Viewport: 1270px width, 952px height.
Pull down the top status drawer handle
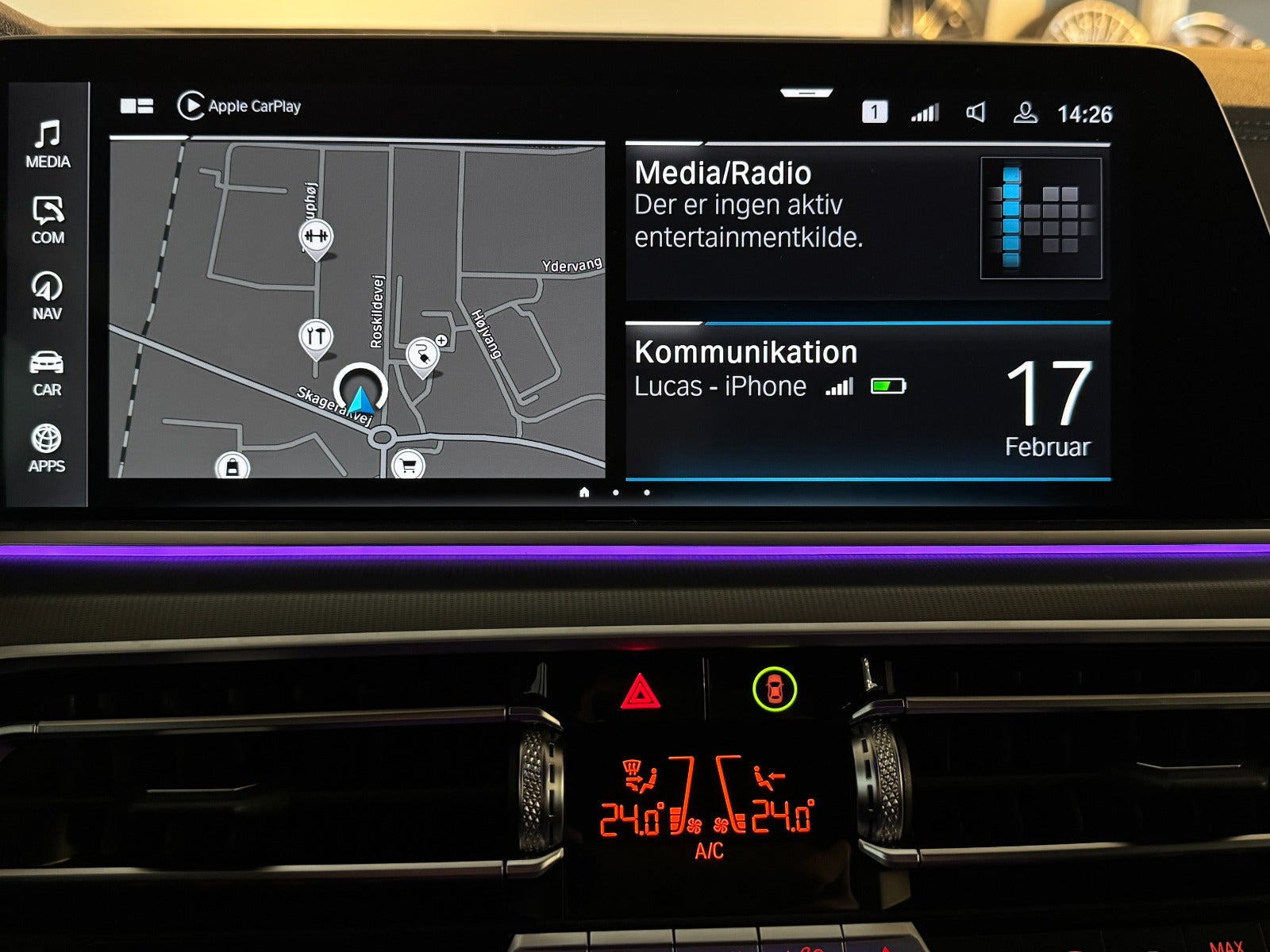tap(806, 94)
